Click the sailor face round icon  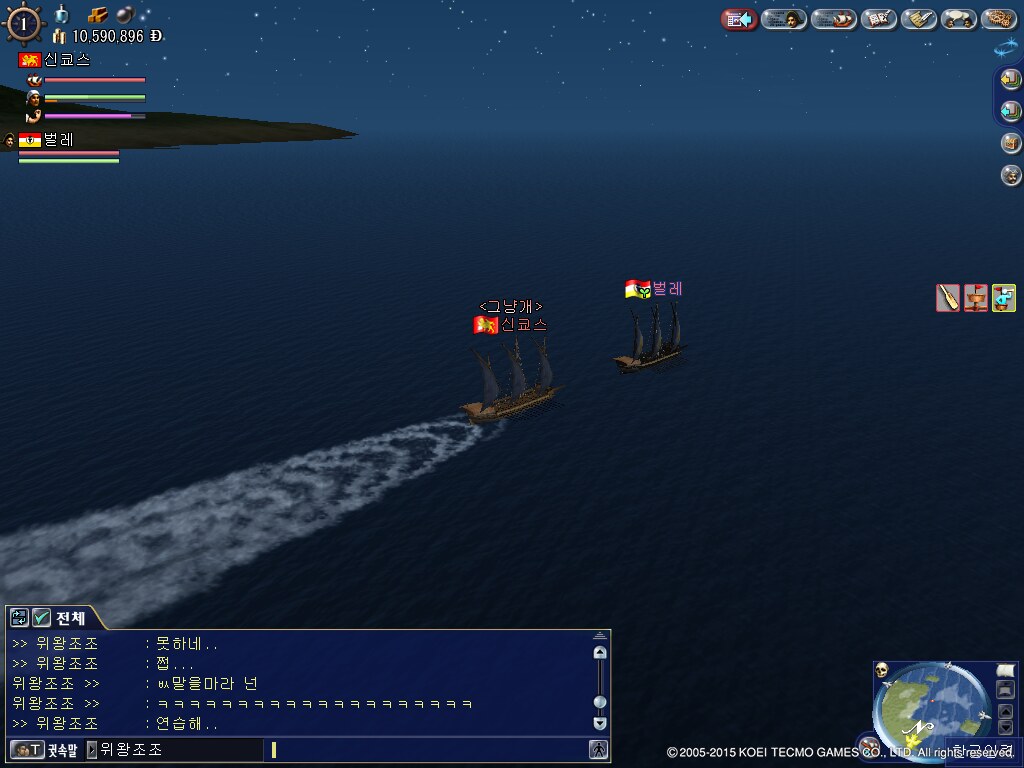(x=1011, y=175)
